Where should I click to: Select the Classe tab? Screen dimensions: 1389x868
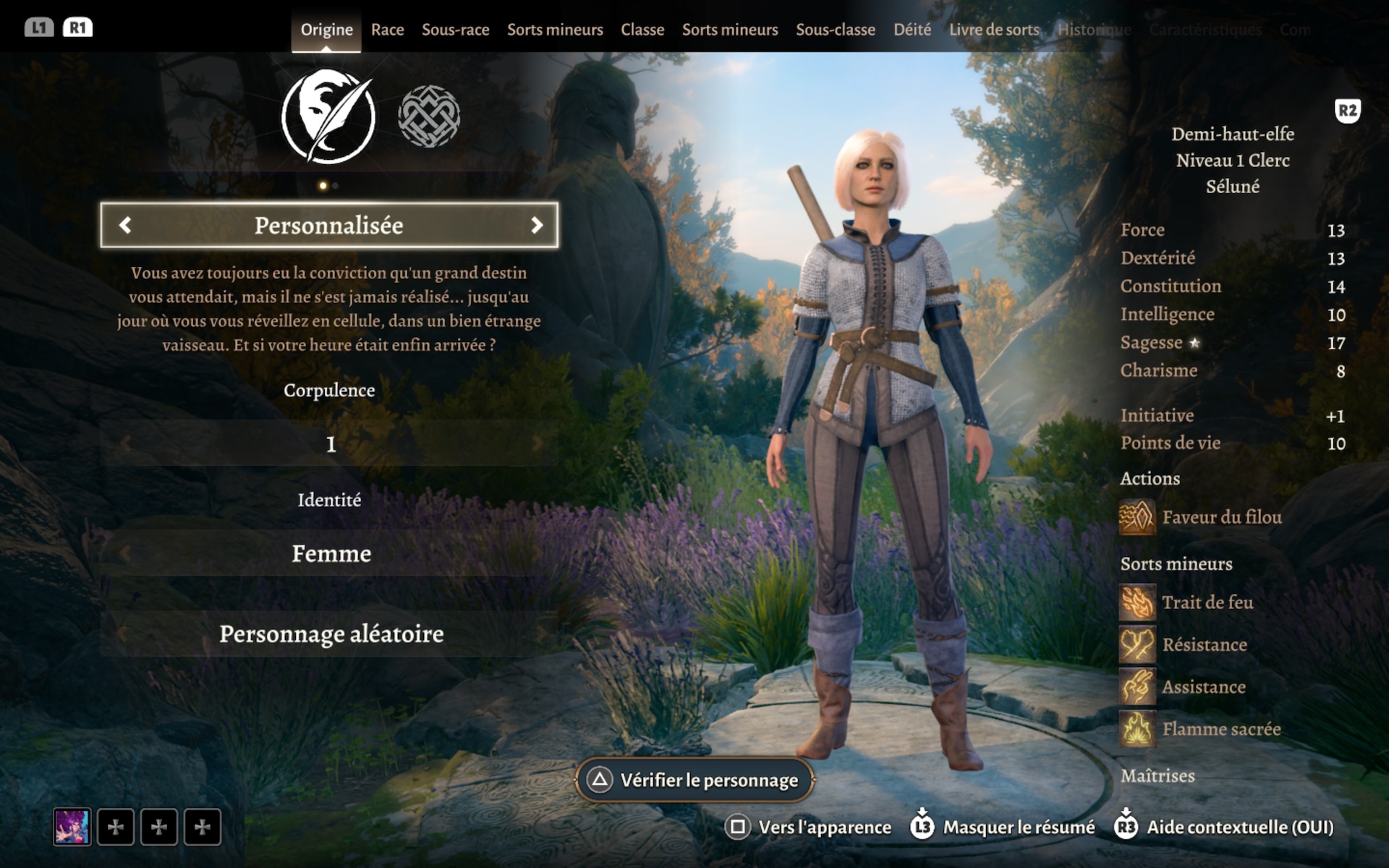coord(642,30)
